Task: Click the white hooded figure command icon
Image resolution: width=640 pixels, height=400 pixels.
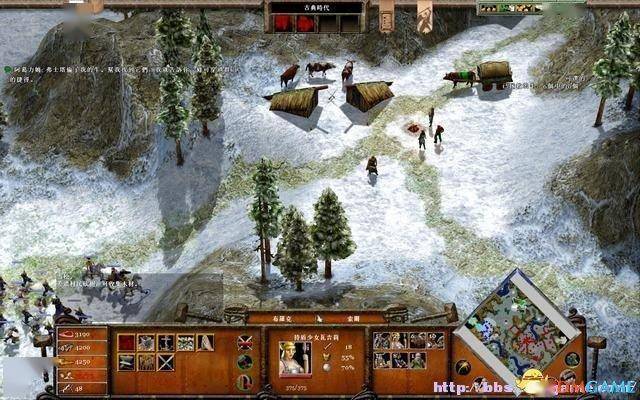Action: tap(204, 342)
